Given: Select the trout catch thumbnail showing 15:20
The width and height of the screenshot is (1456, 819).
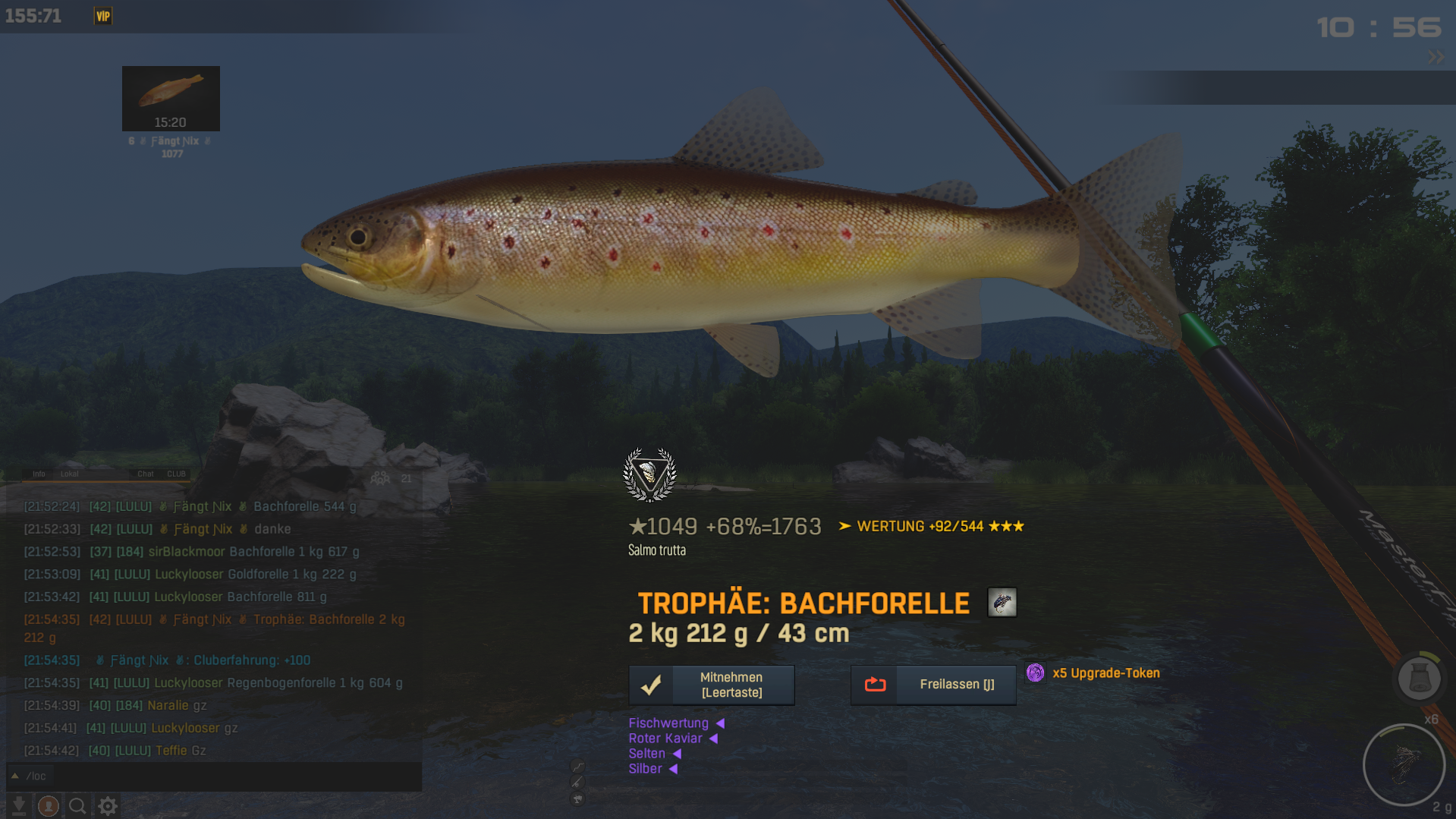Looking at the screenshot, I should point(171,99).
